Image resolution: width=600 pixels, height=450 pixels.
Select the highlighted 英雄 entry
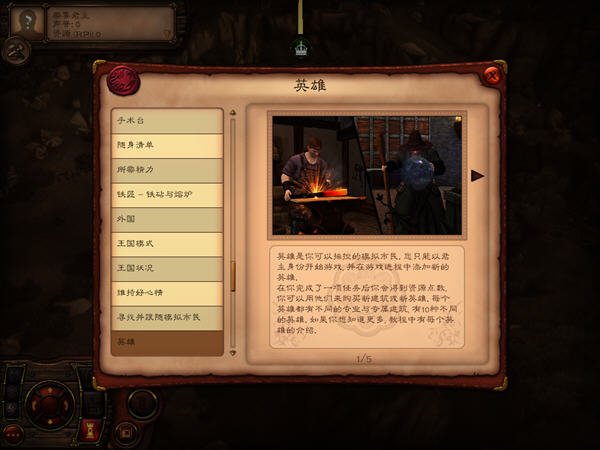pos(166,342)
